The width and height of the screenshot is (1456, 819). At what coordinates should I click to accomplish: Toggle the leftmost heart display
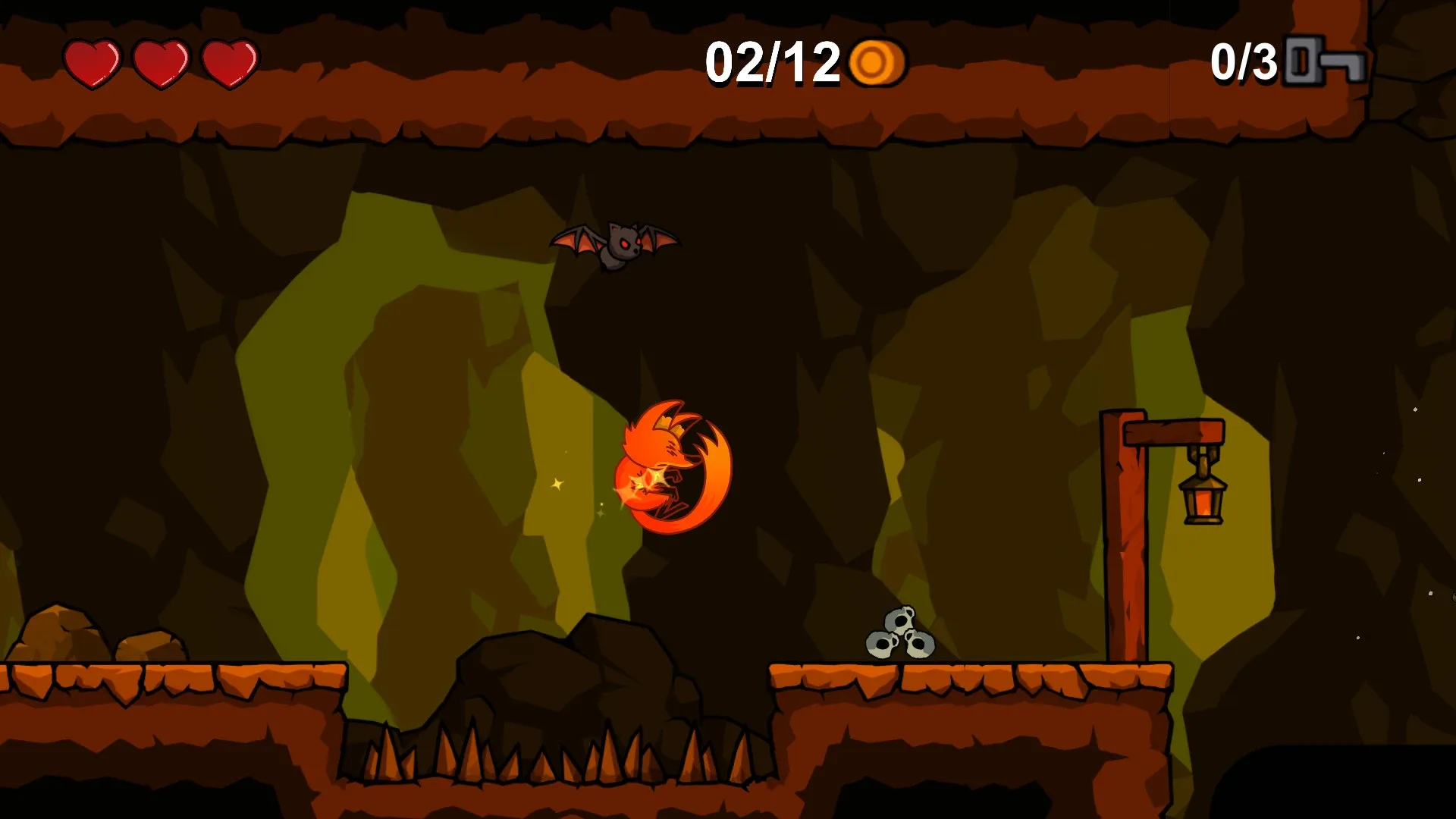coord(93,62)
